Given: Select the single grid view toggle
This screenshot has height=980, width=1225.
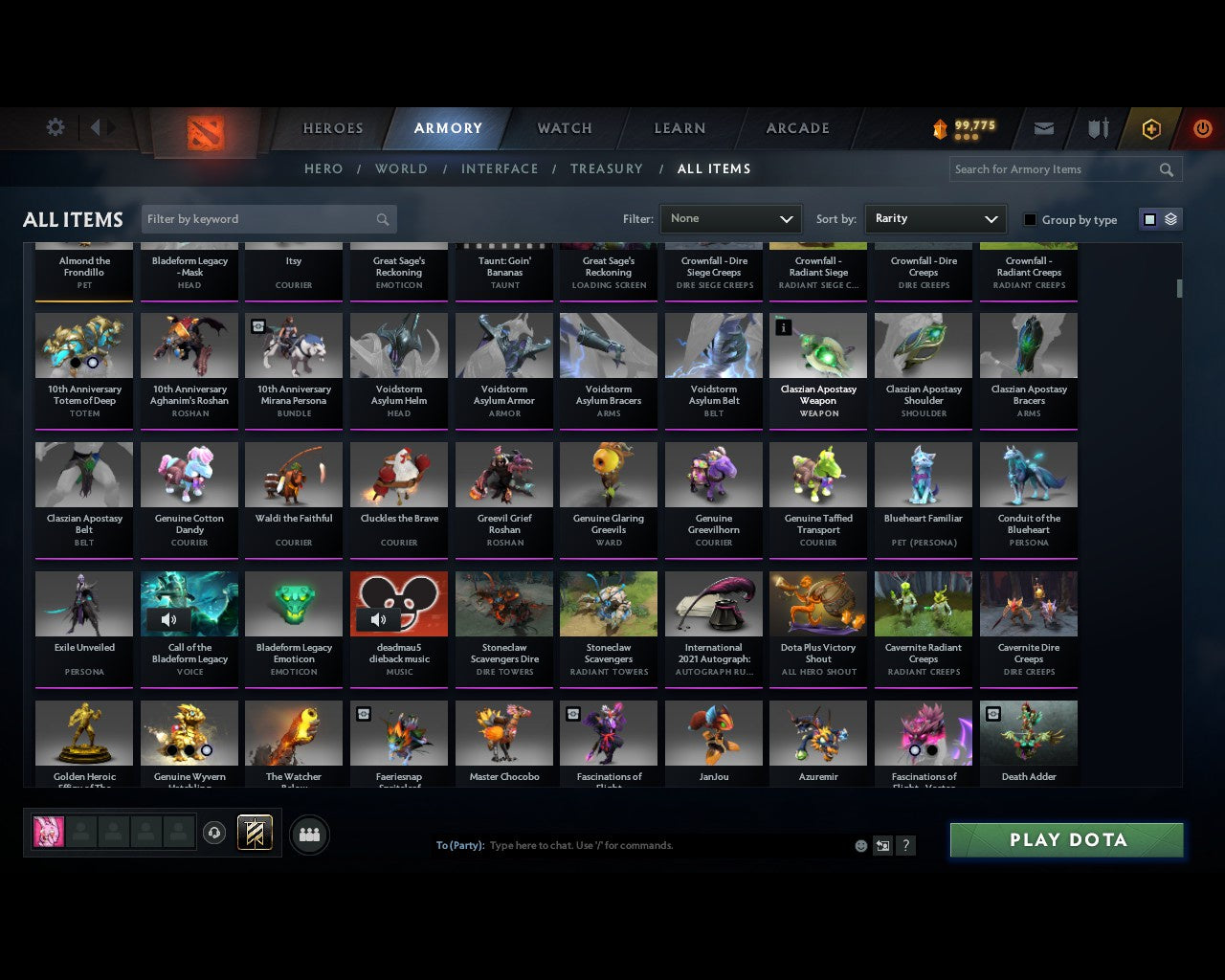Looking at the screenshot, I should pyautogui.click(x=1149, y=218).
